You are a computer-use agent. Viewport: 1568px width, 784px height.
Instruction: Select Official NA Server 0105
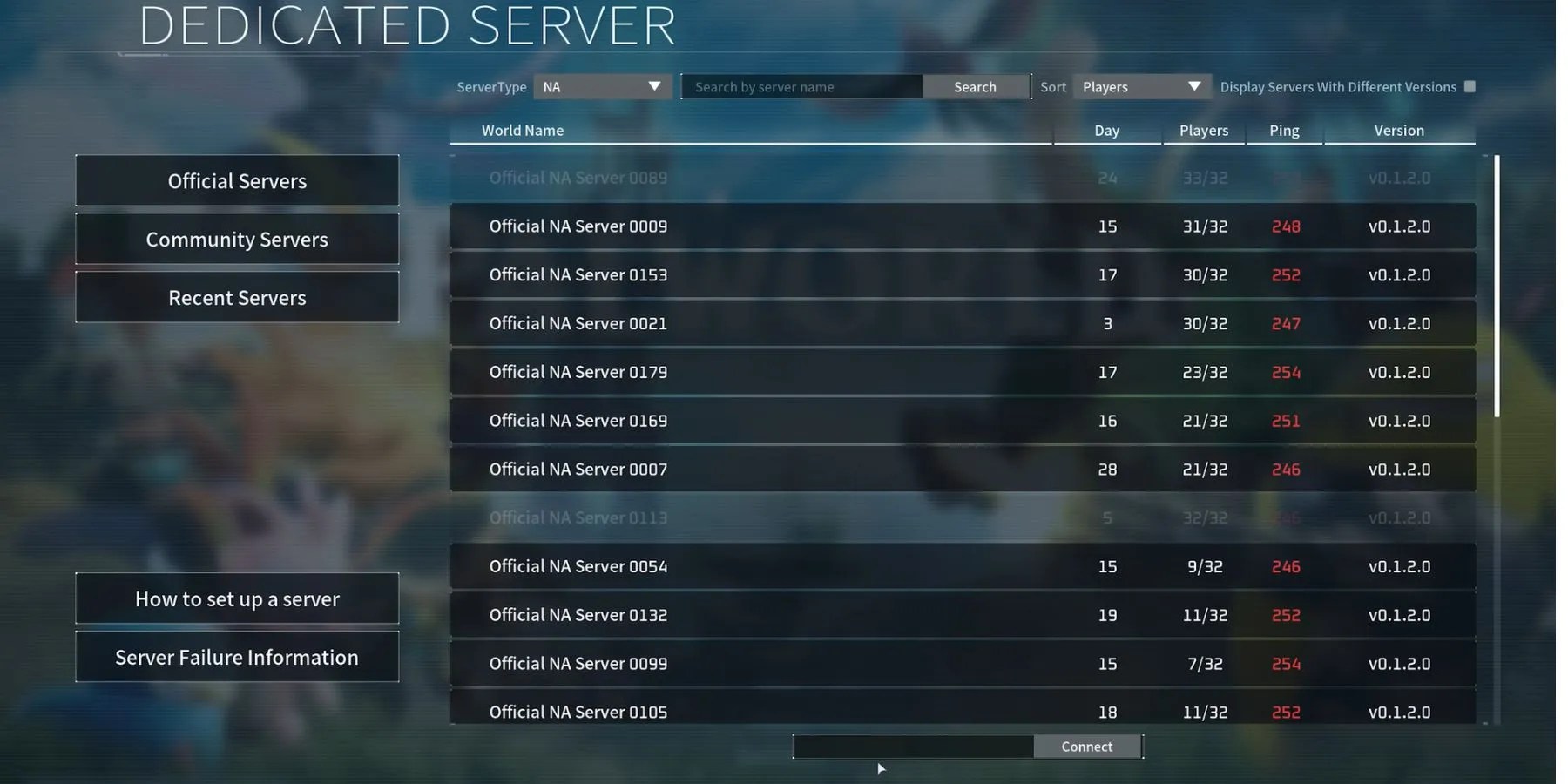pos(958,711)
